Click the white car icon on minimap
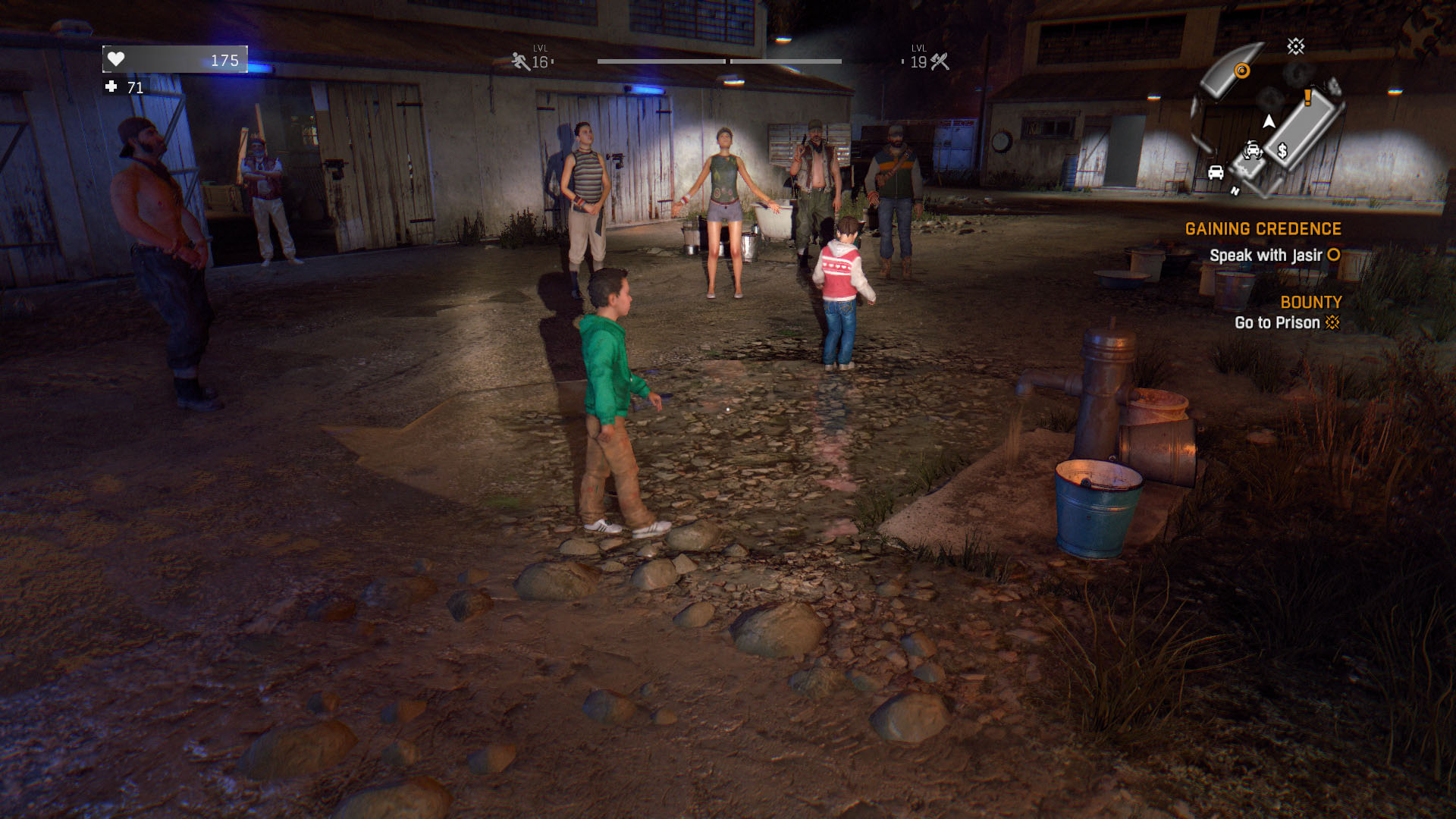This screenshot has width=1456, height=819. point(1216,172)
